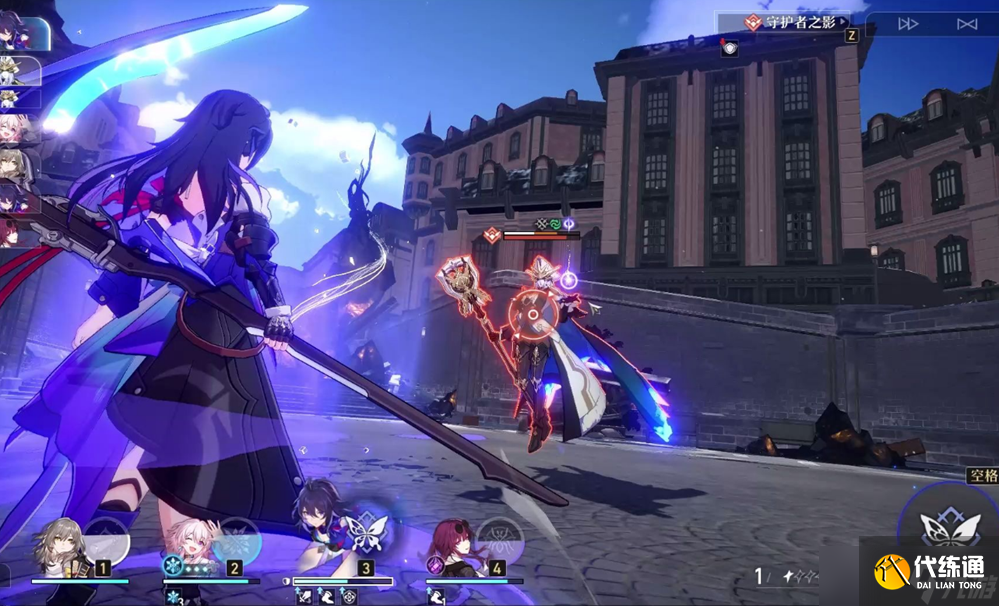Screen dimensions: 999x606
Task: Toggle the double-speed battle button
Action: tap(908, 23)
